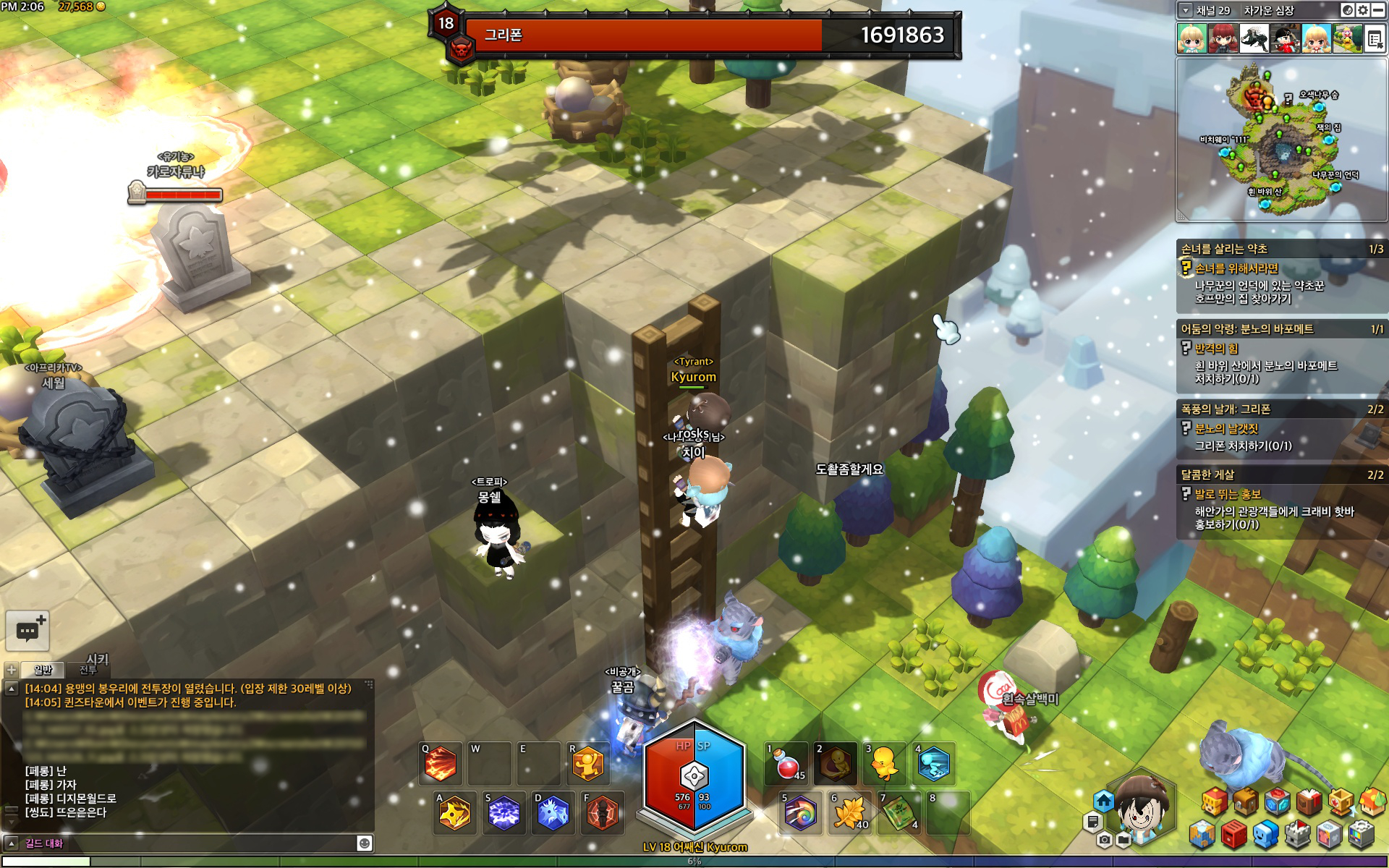Activate the fiery shuriken skill on Q
Viewport: 1389px width, 868px height.
pos(441,765)
